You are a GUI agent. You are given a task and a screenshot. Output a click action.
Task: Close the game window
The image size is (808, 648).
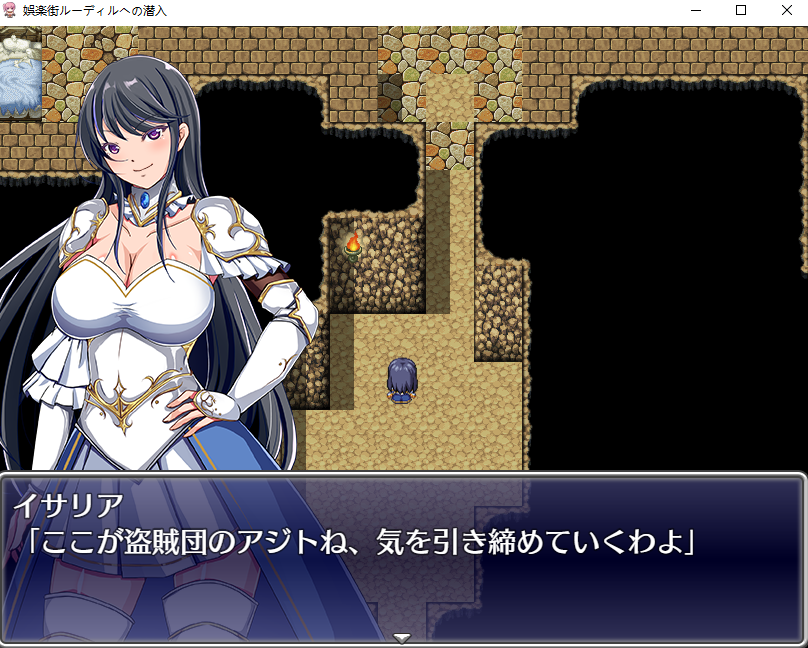[785, 10]
